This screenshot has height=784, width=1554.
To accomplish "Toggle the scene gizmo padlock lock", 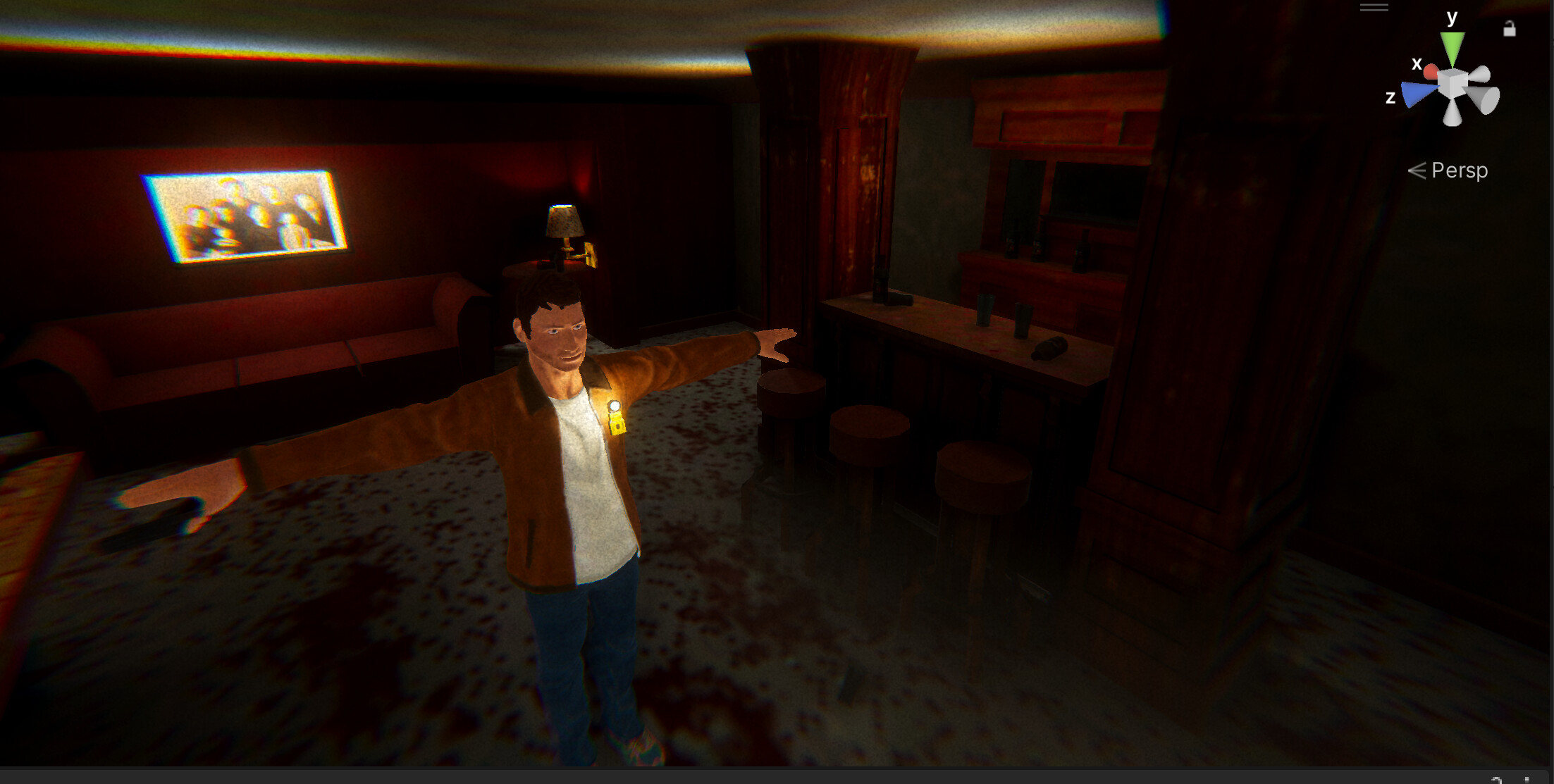I will tap(1510, 30).
